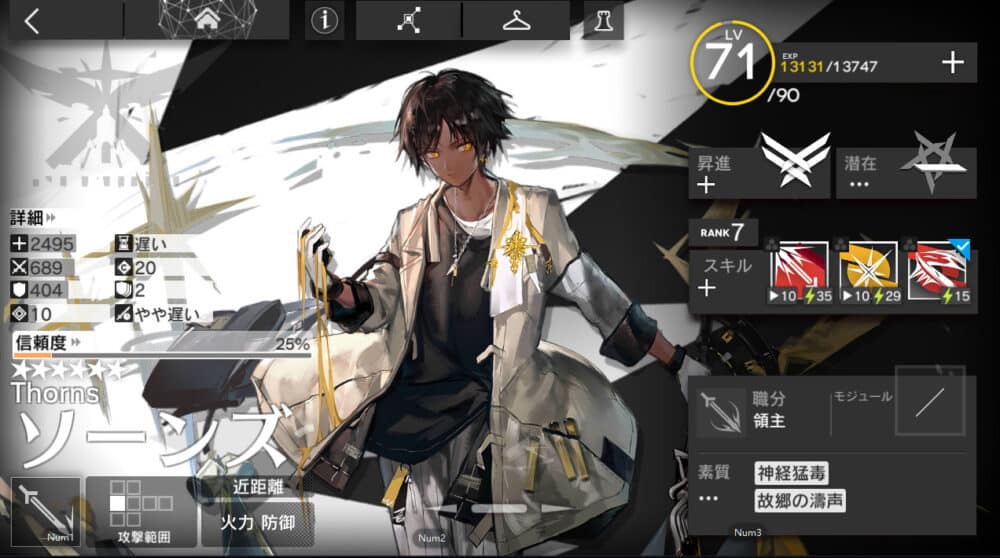Image resolution: width=1000 pixels, height=558 pixels.
Task: Expand the 詳細 details stats
Action: point(33,217)
